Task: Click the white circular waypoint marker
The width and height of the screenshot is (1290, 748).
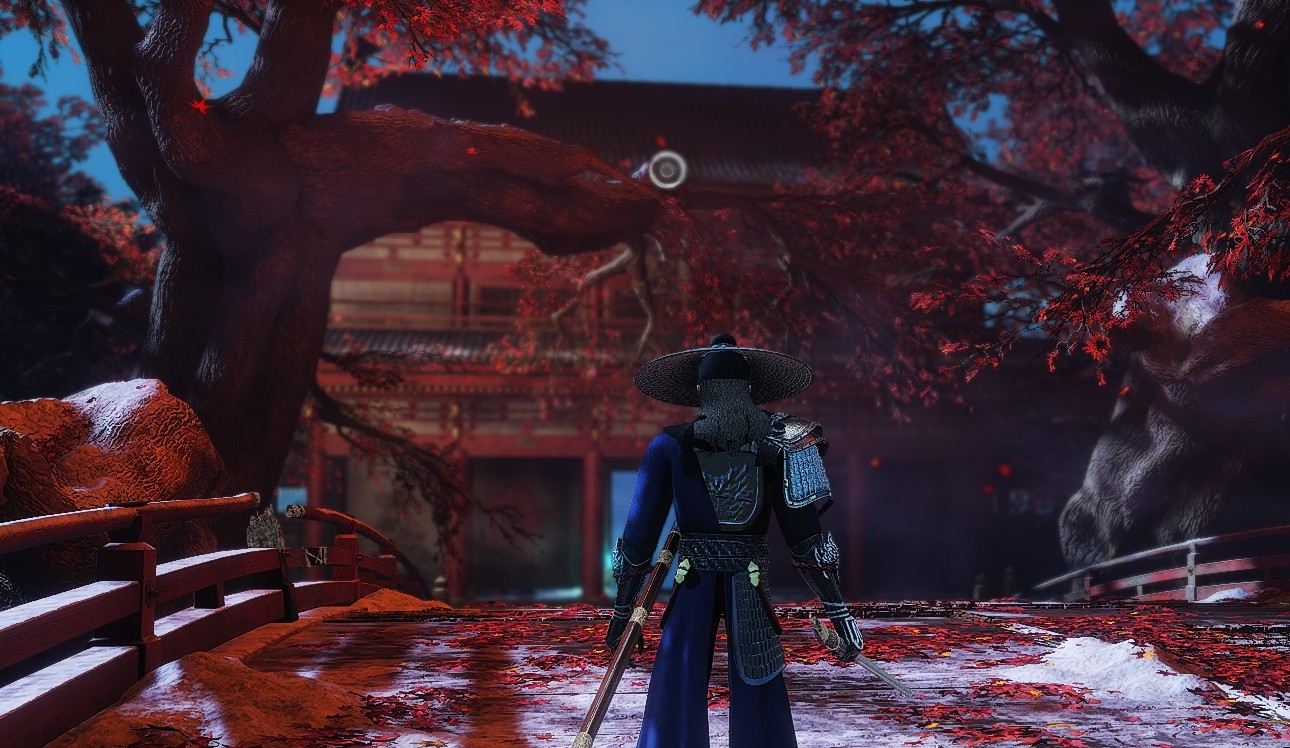Action: (667, 169)
